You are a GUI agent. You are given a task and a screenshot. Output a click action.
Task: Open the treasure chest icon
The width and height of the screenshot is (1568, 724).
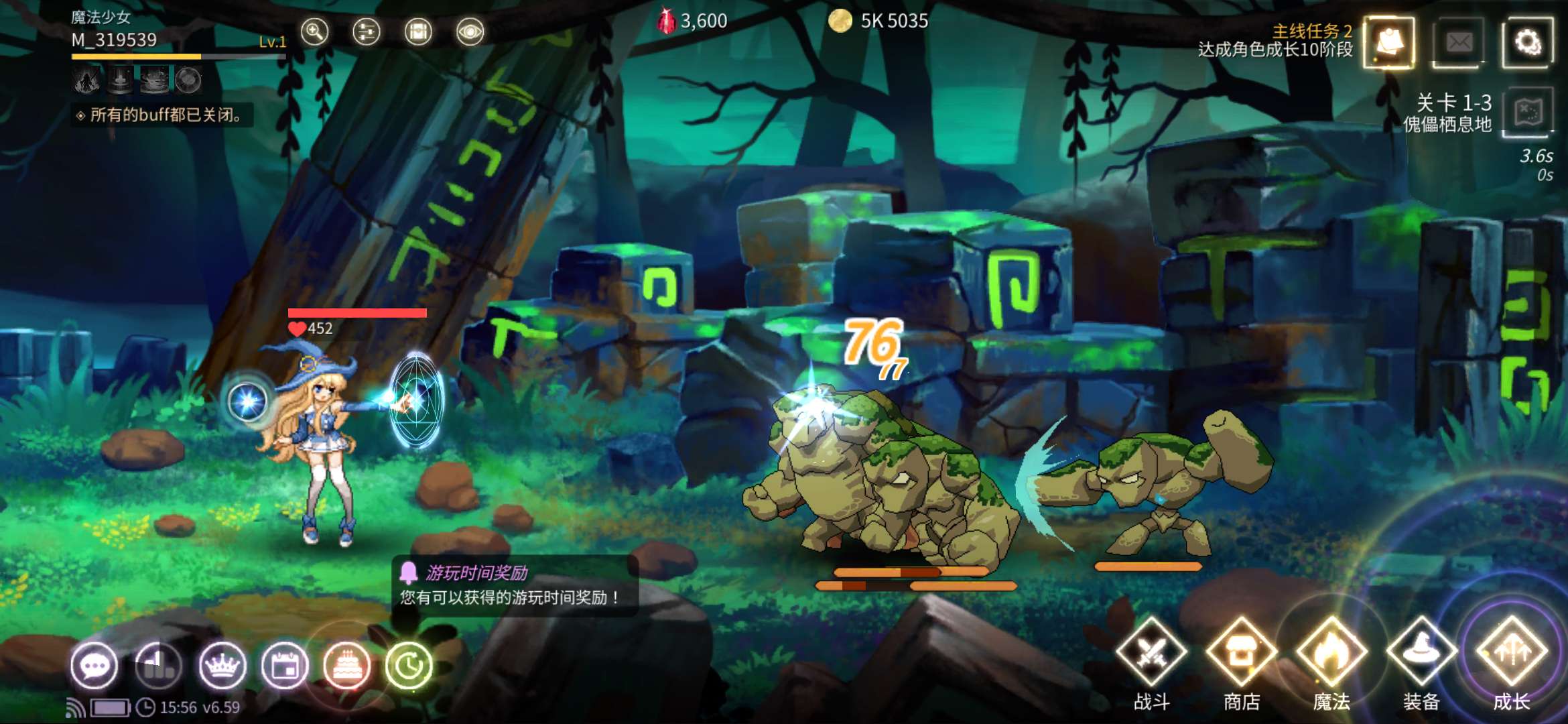click(x=418, y=32)
